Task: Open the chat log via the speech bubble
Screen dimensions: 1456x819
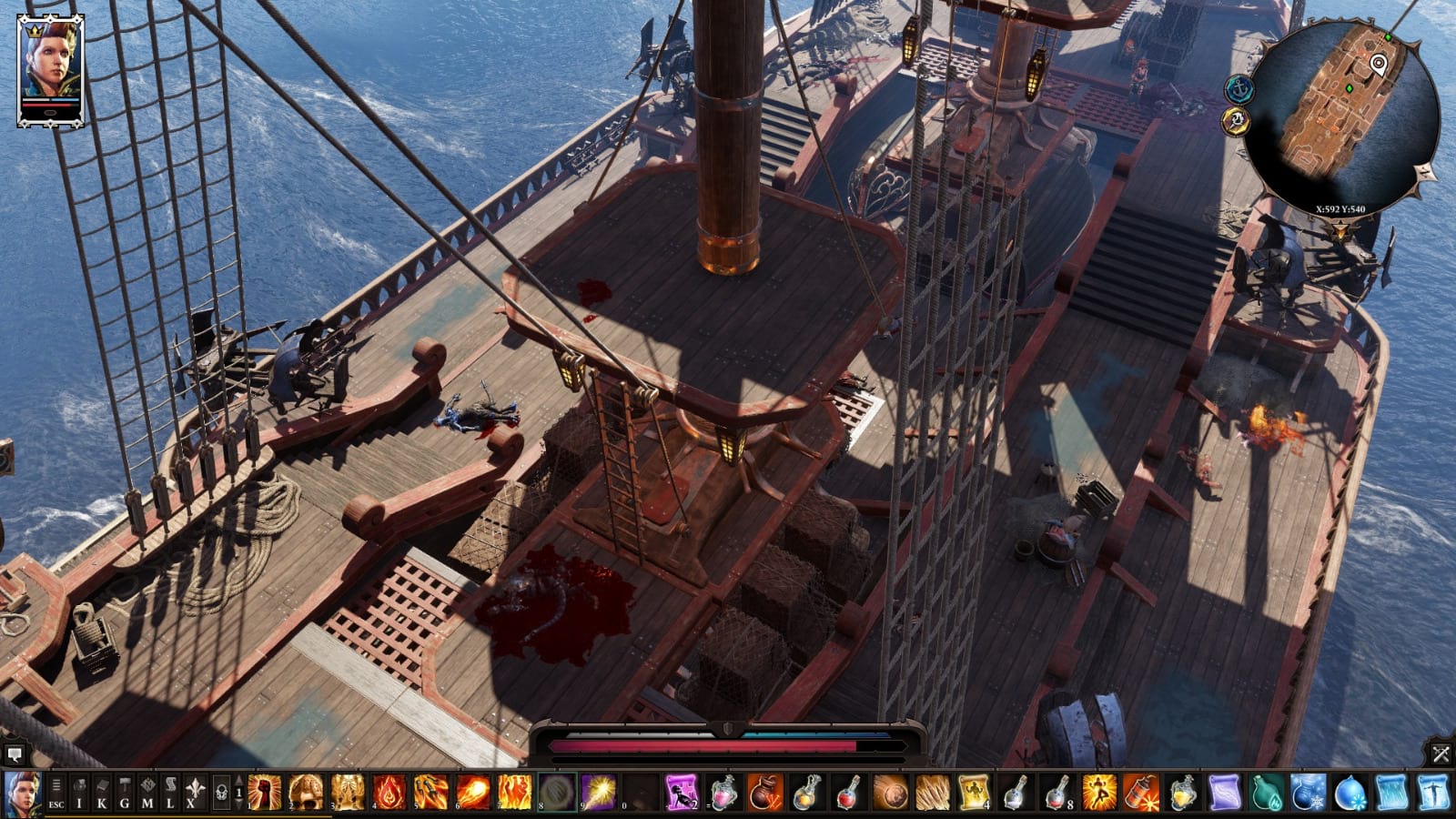Action: pos(14,754)
